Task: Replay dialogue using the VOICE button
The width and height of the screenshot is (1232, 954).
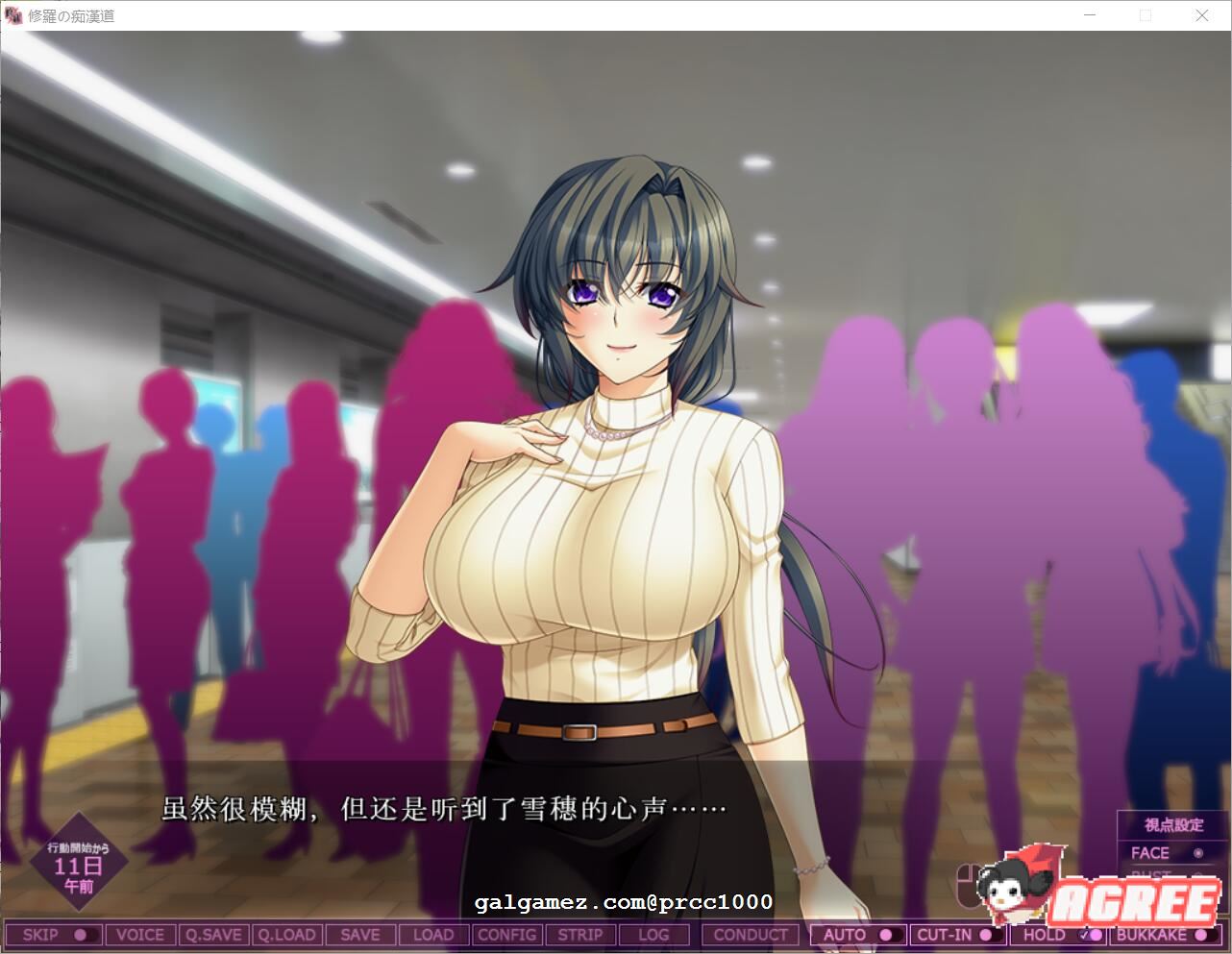Action: [x=140, y=934]
